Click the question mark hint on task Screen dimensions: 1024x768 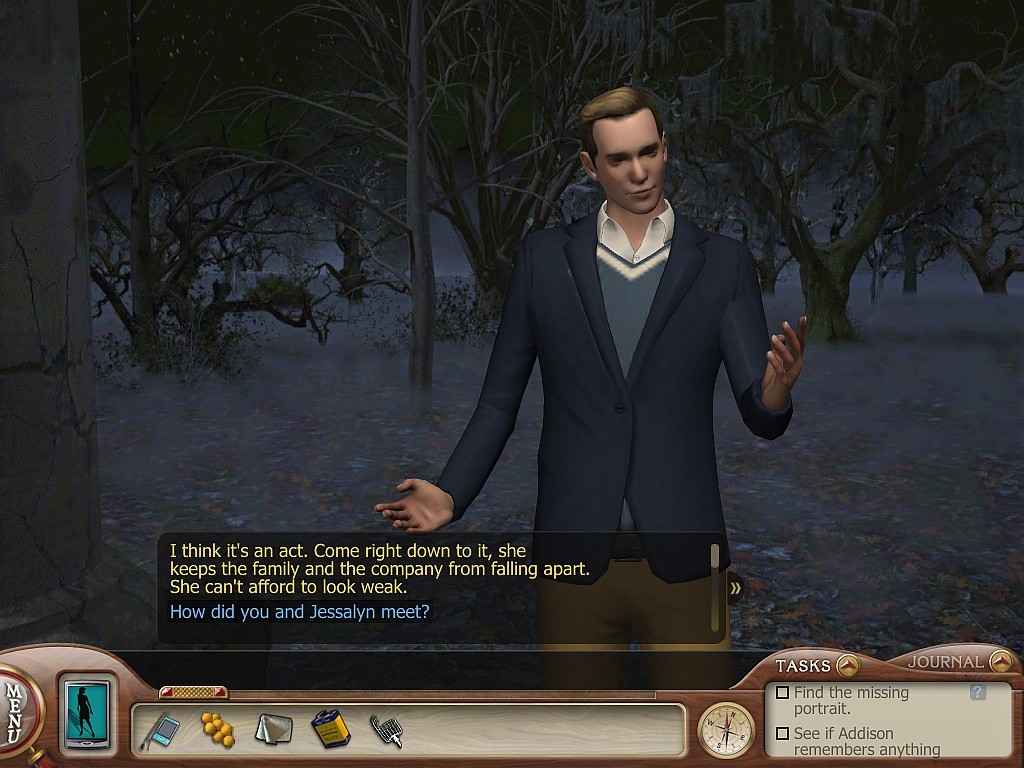[978, 692]
